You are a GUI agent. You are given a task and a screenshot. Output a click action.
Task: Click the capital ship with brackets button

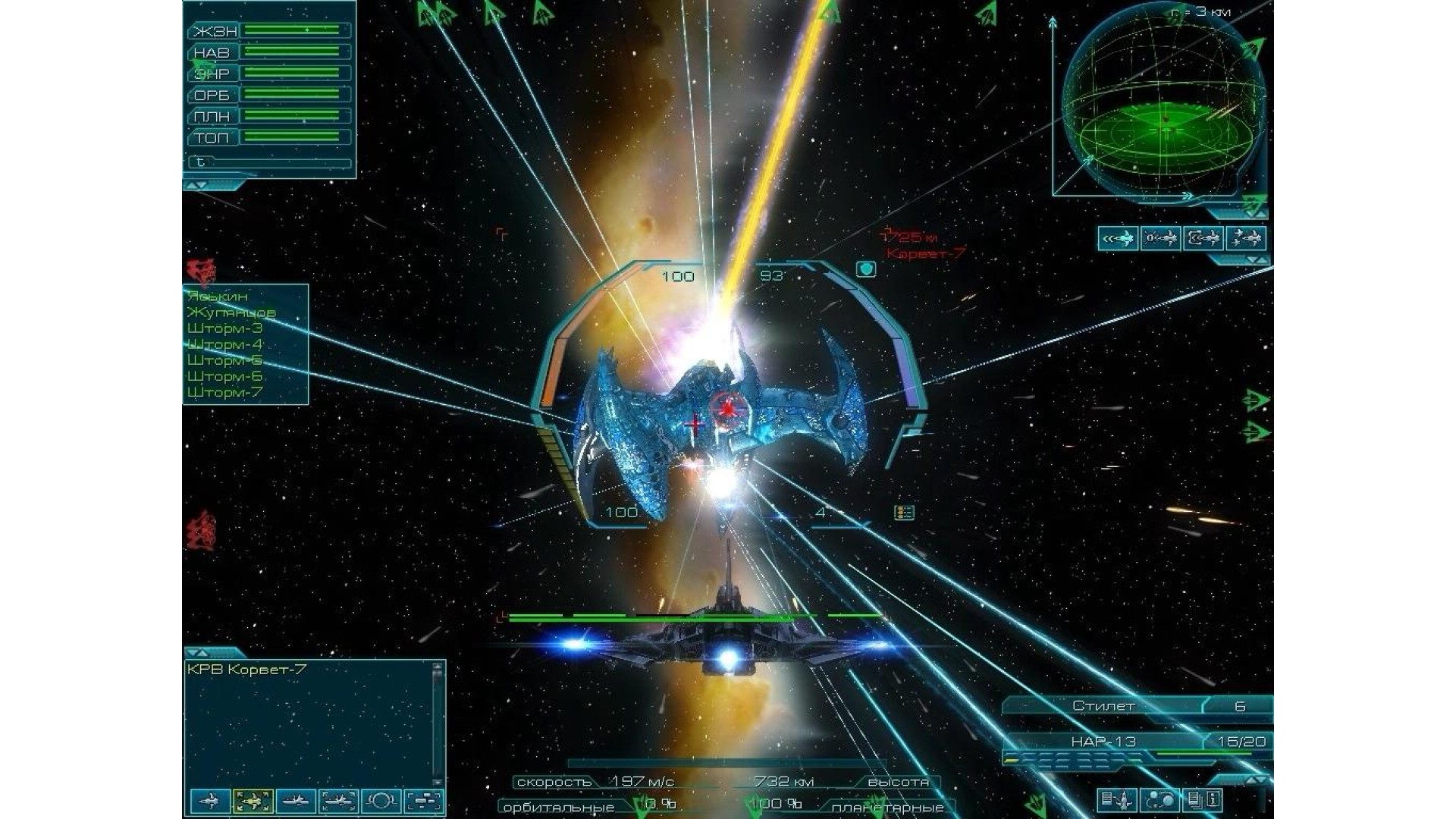tap(338, 801)
